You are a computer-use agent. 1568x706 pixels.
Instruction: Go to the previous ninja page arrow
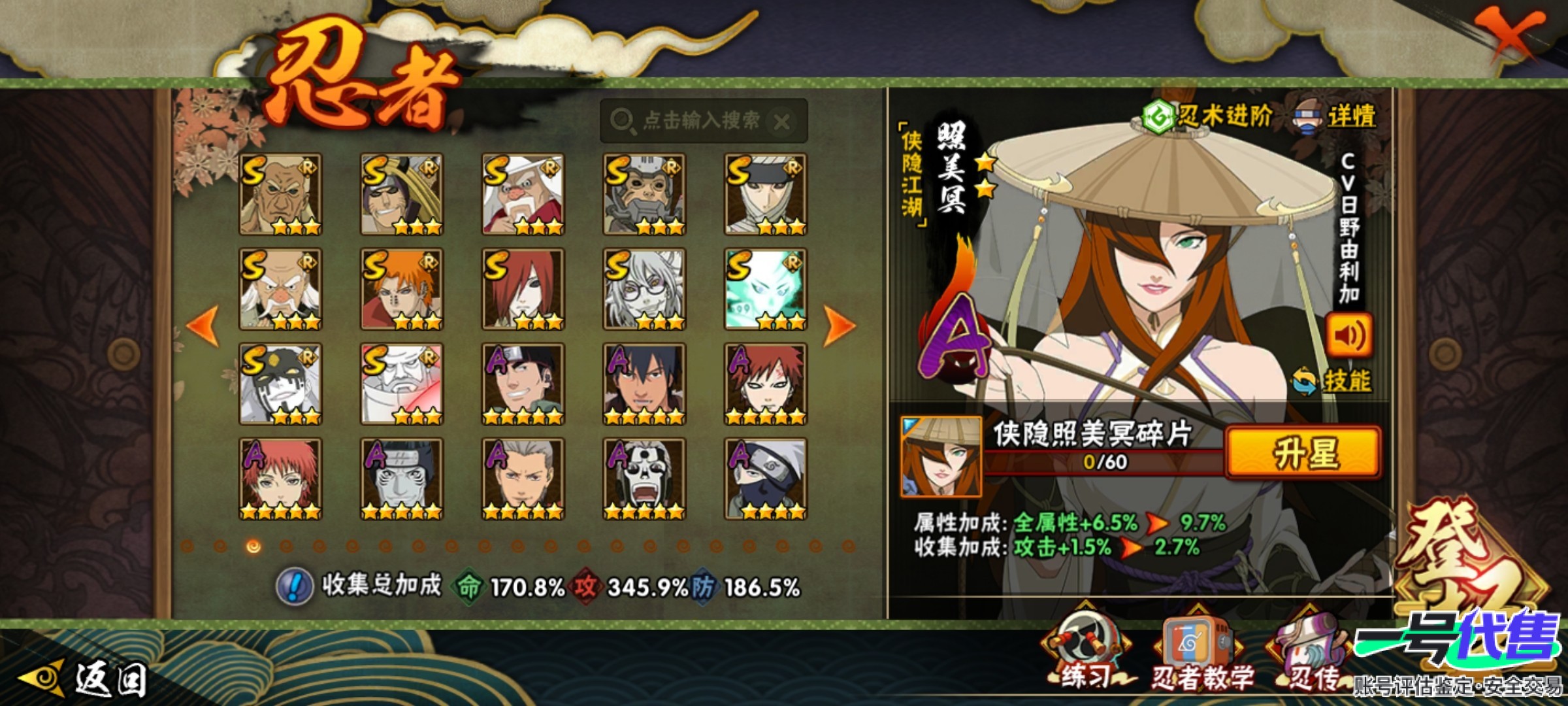point(203,325)
